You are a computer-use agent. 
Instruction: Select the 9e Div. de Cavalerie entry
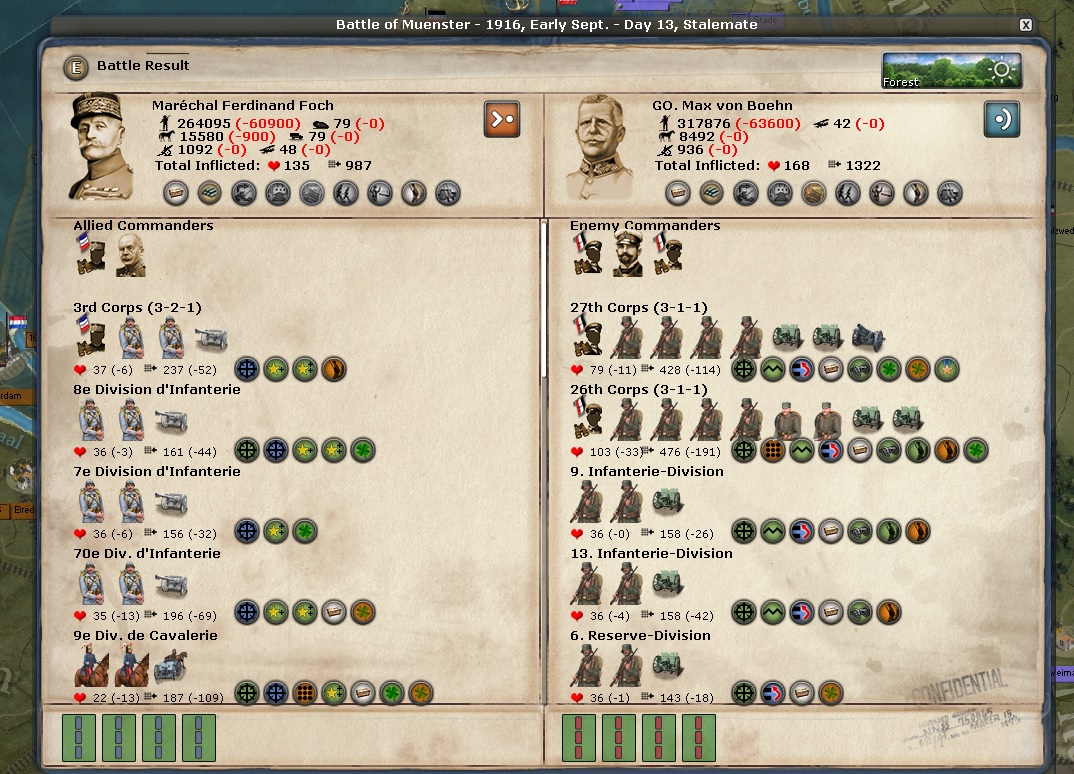click(145, 636)
